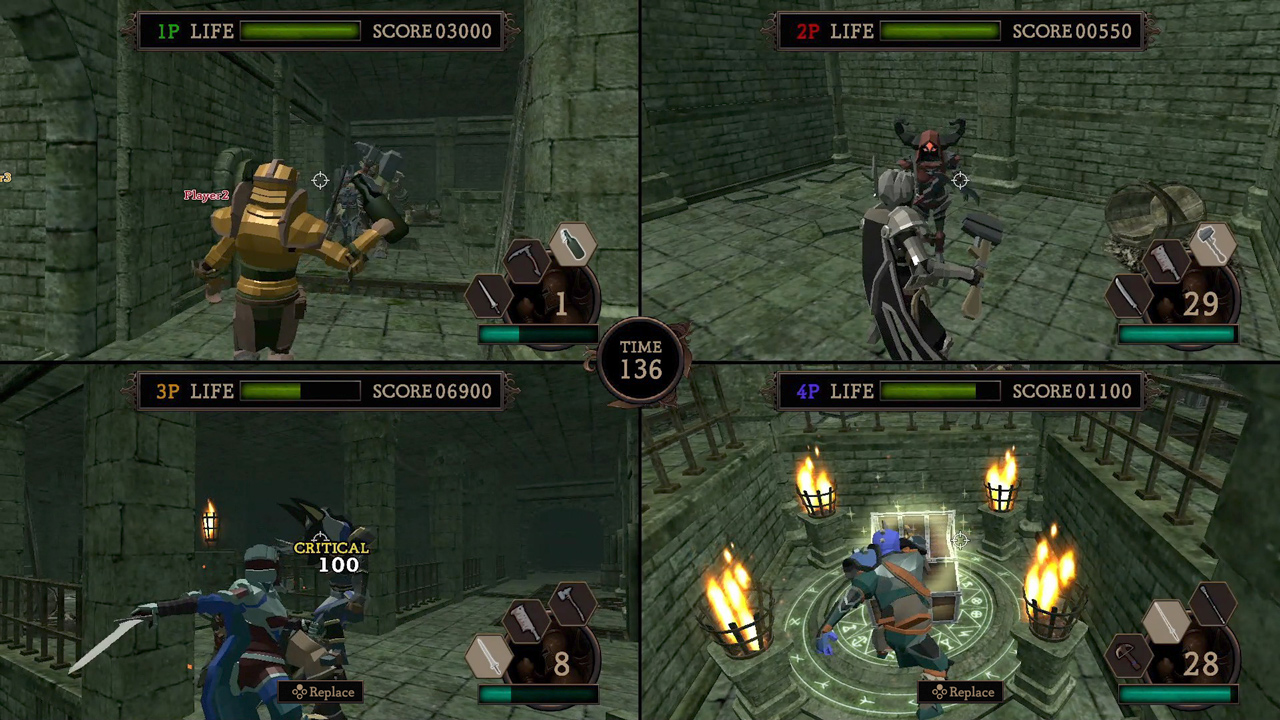Screen dimensions: 1280x720
Task: Click the SCORE 01100 display for 4P
Action: [1072, 391]
